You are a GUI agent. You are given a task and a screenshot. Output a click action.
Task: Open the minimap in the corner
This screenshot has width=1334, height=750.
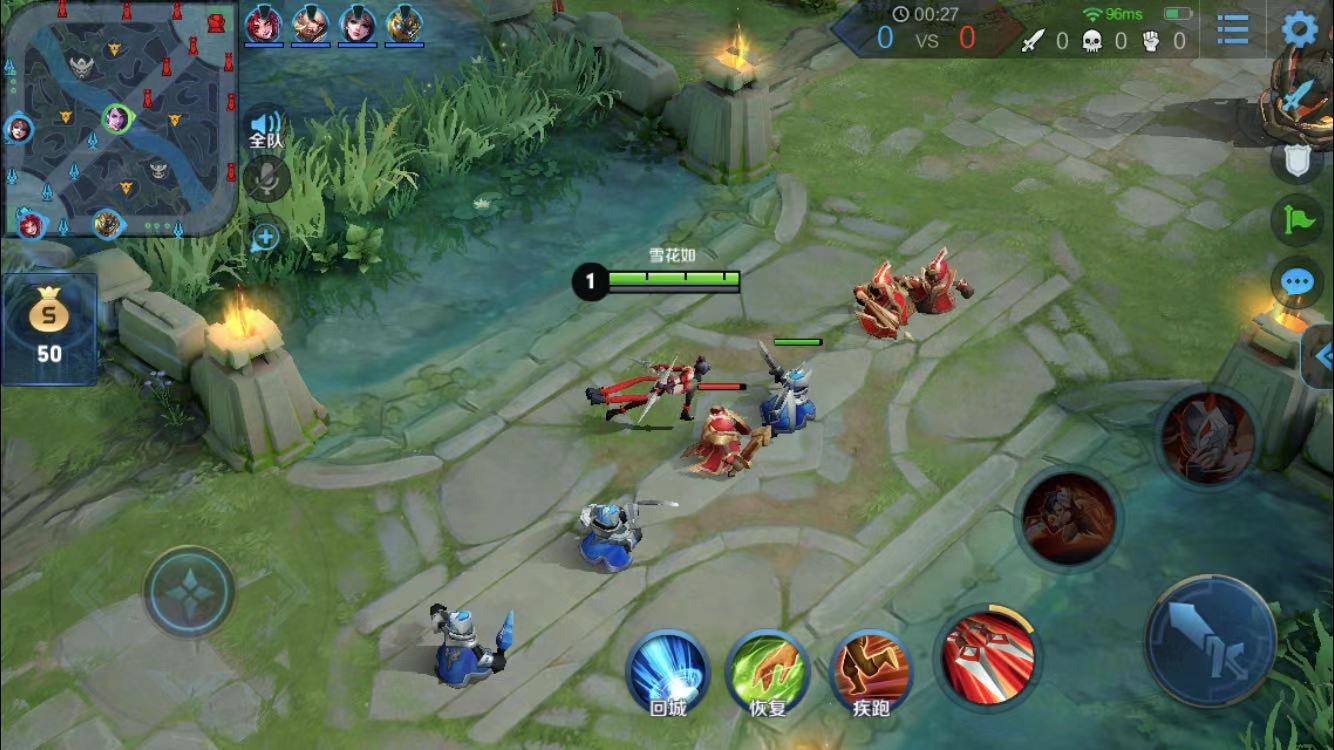[120, 118]
